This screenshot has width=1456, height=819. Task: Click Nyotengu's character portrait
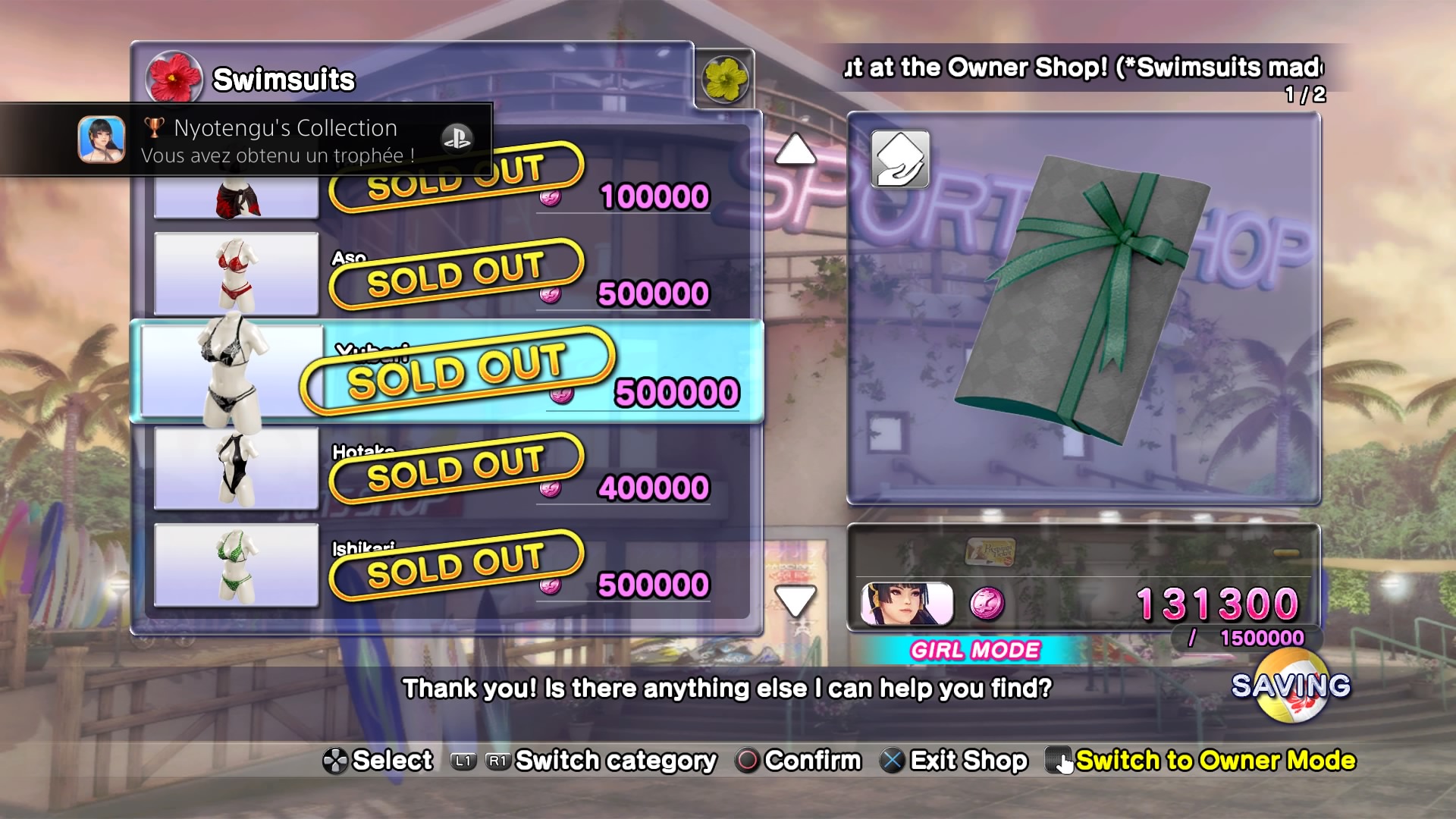907,604
